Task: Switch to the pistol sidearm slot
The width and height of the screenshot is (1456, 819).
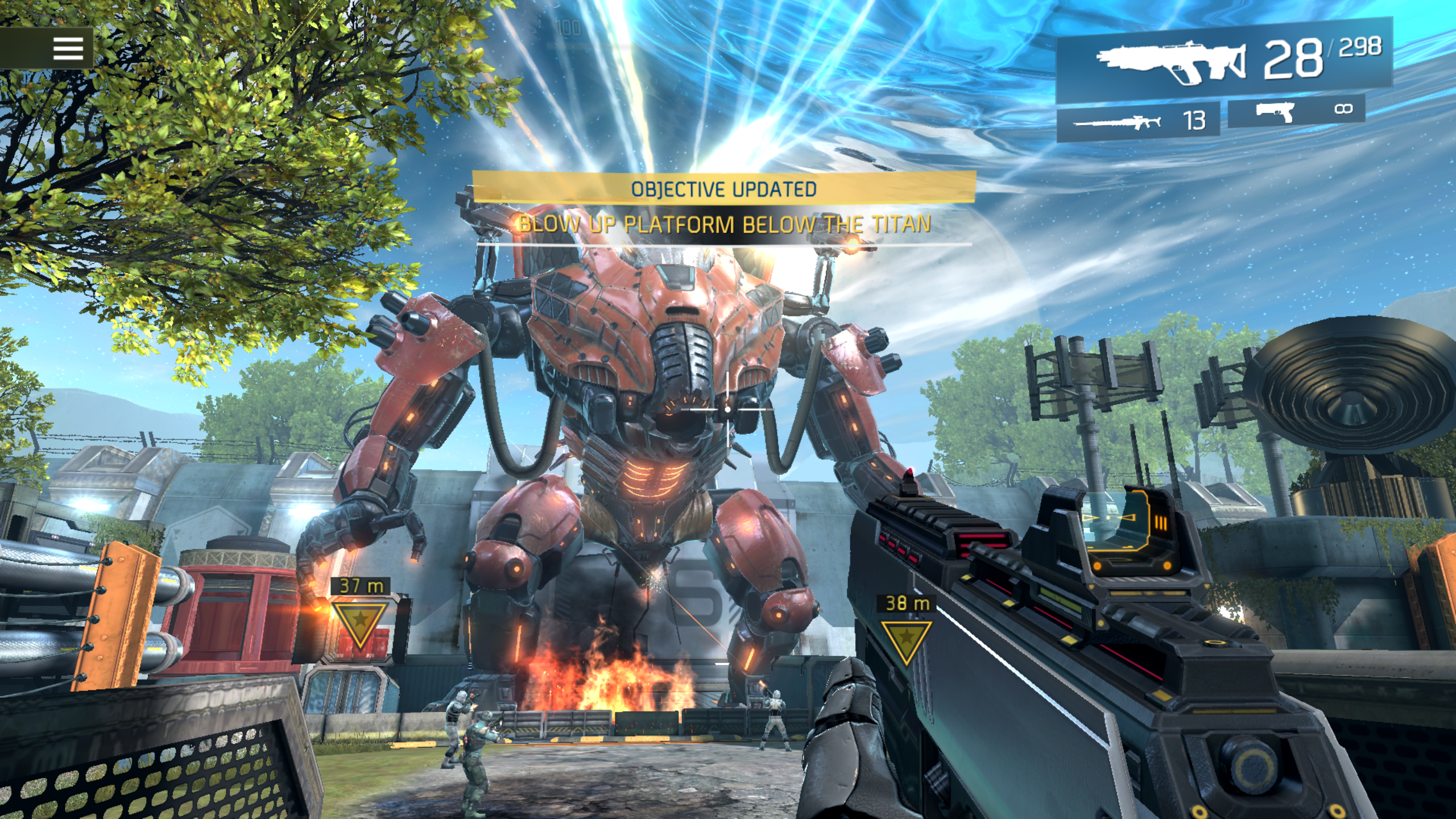Action: point(1297,111)
